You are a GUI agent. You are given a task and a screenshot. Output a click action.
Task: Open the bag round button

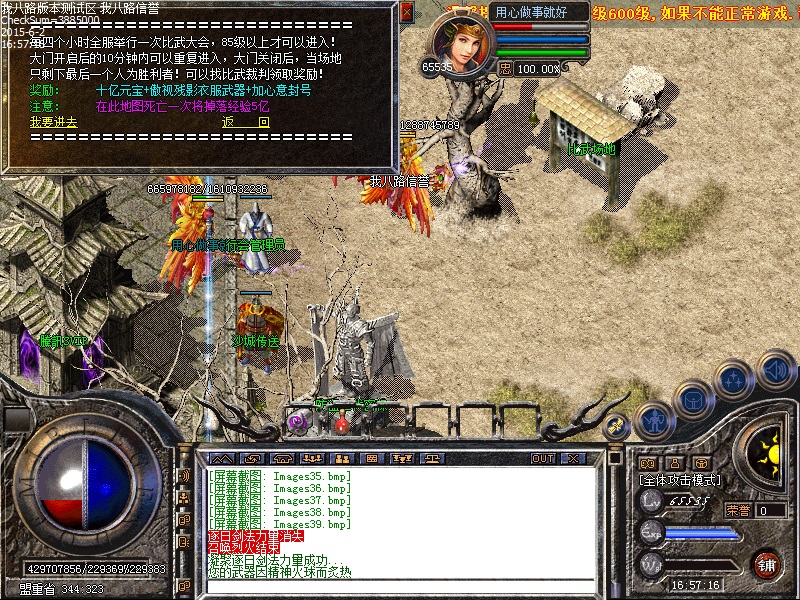(693, 399)
